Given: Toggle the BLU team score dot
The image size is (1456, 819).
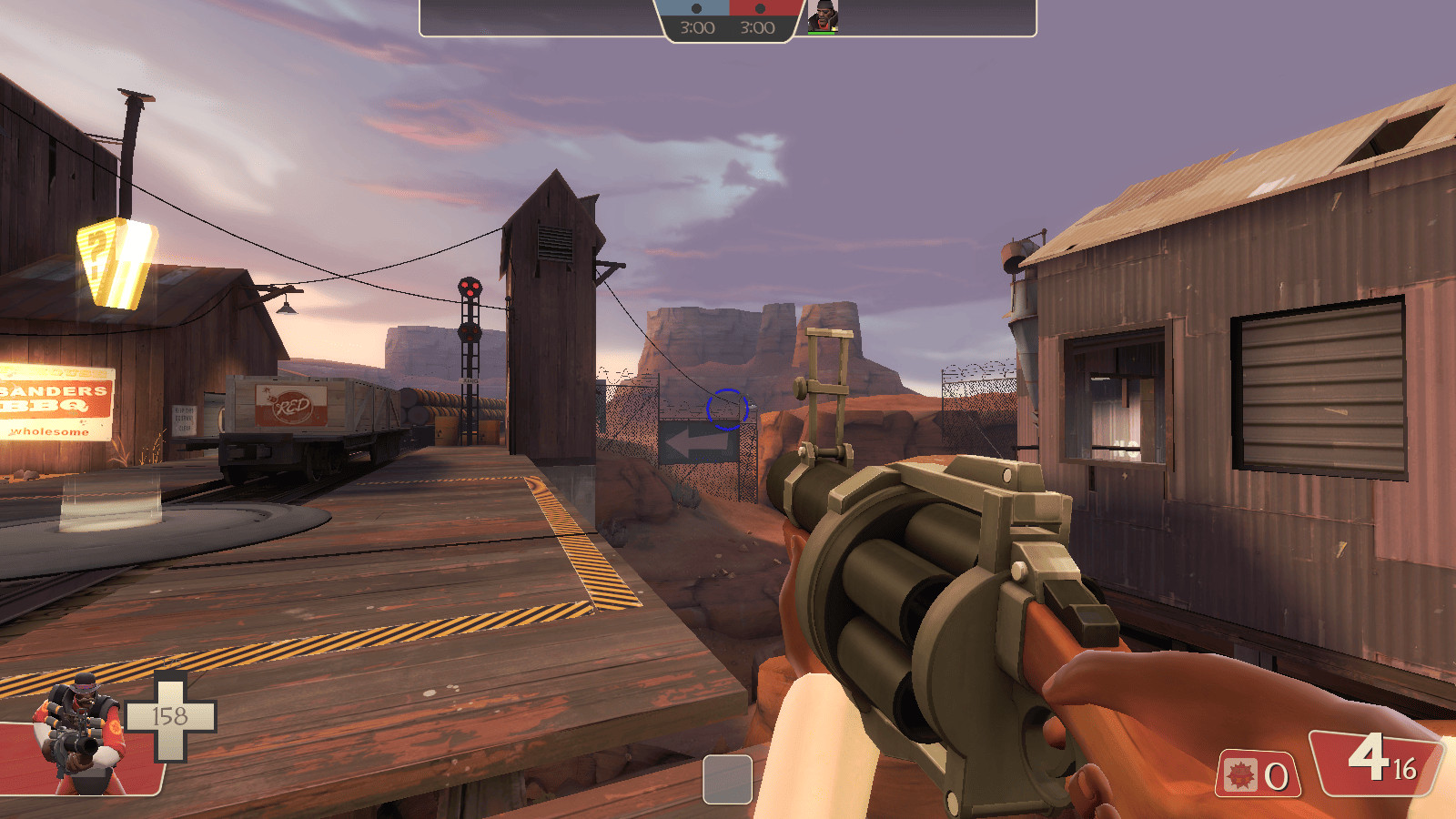Looking at the screenshot, I should coord(696,8).
